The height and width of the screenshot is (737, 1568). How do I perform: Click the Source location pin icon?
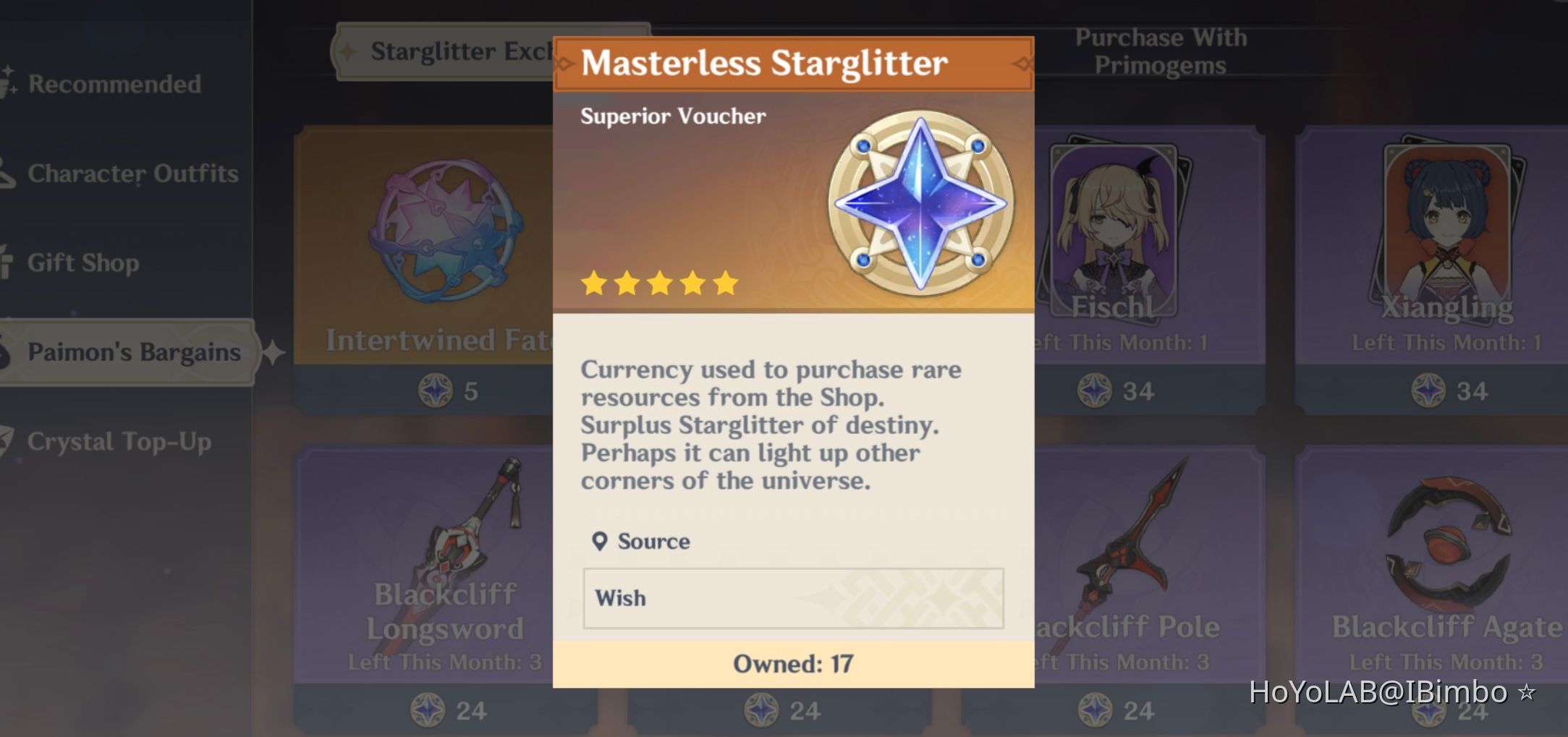pyautogui.click(x=598, y=540)
